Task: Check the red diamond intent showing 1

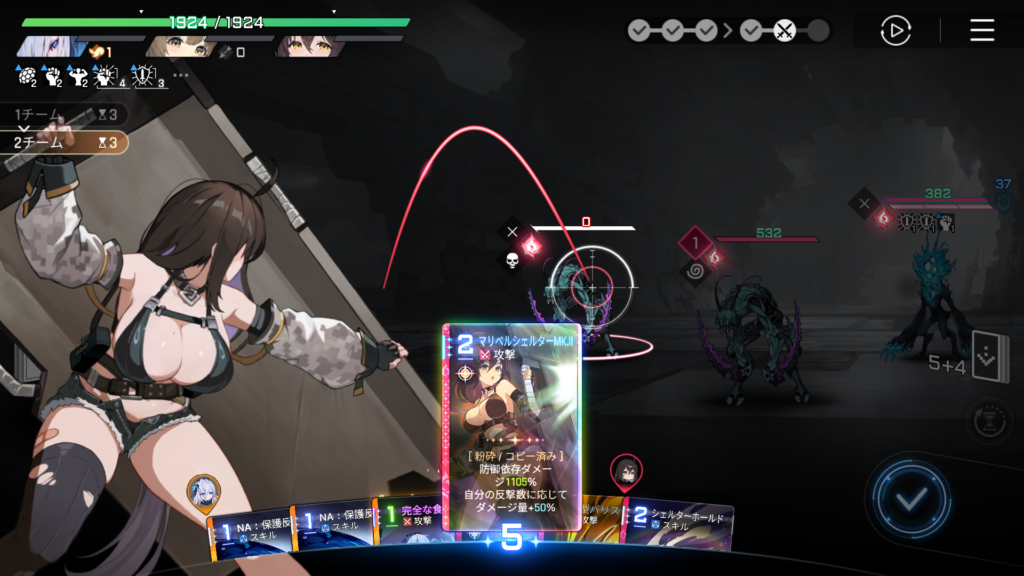Action: point(696,242)
